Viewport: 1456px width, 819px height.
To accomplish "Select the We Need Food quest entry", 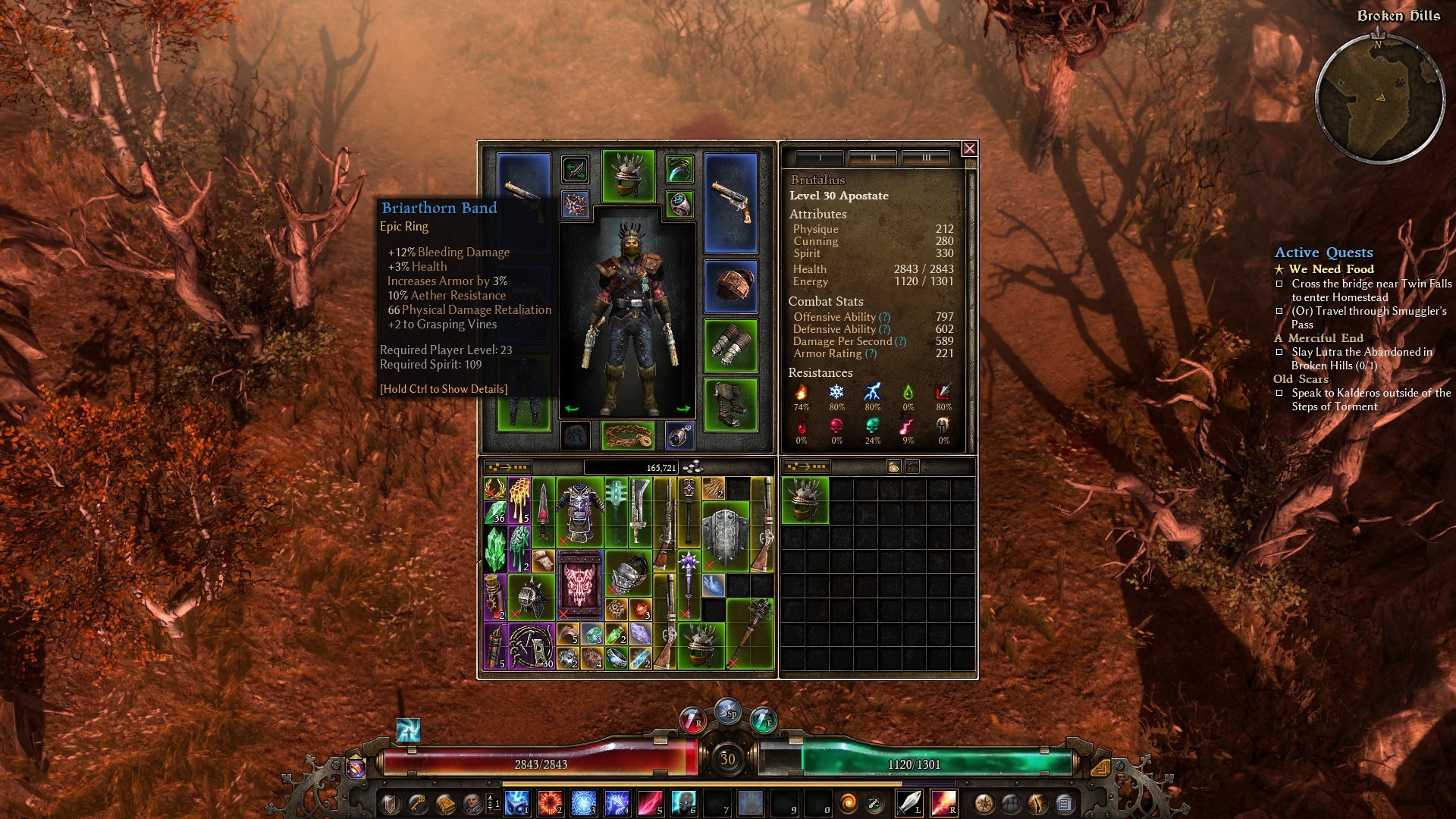I will [x=1331, y=269].
